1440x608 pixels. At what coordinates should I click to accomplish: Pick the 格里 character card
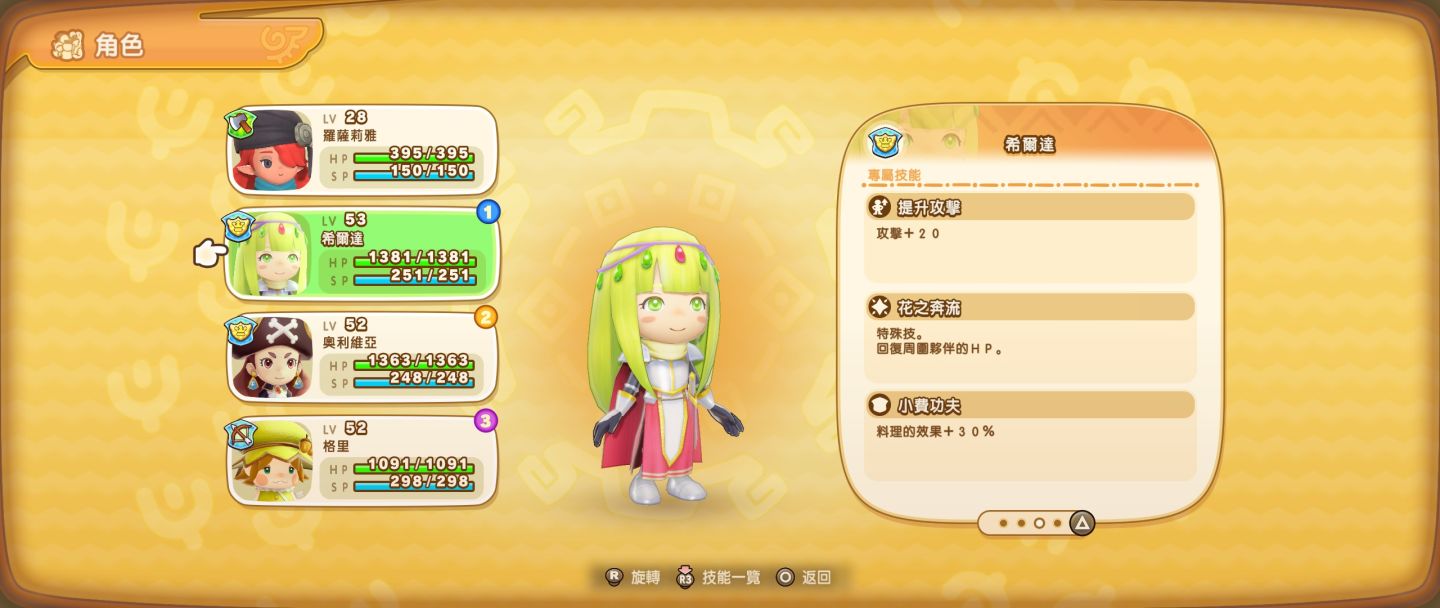click(x=362, y=460)
